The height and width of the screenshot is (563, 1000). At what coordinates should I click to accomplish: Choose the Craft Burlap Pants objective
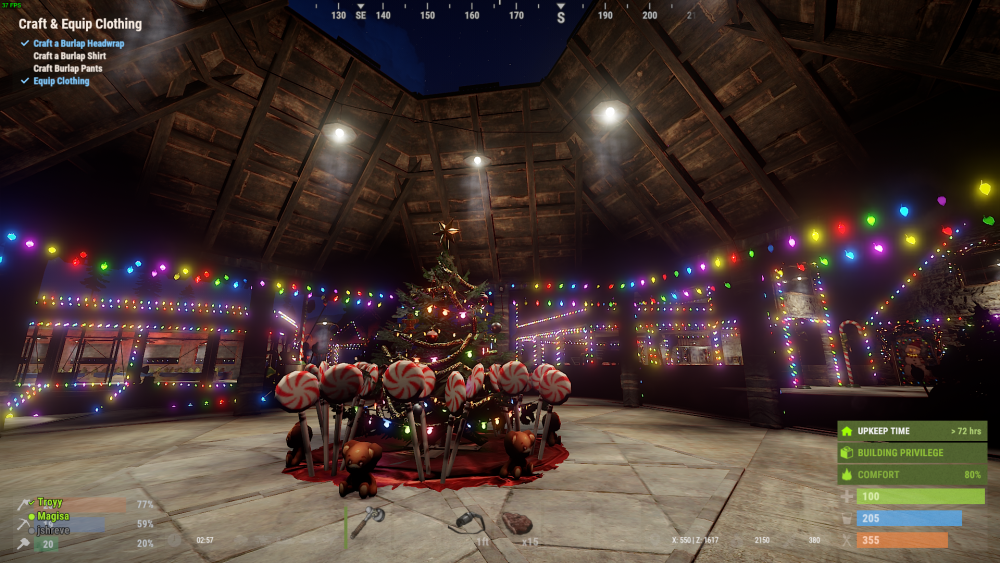[x=69, y=69]
